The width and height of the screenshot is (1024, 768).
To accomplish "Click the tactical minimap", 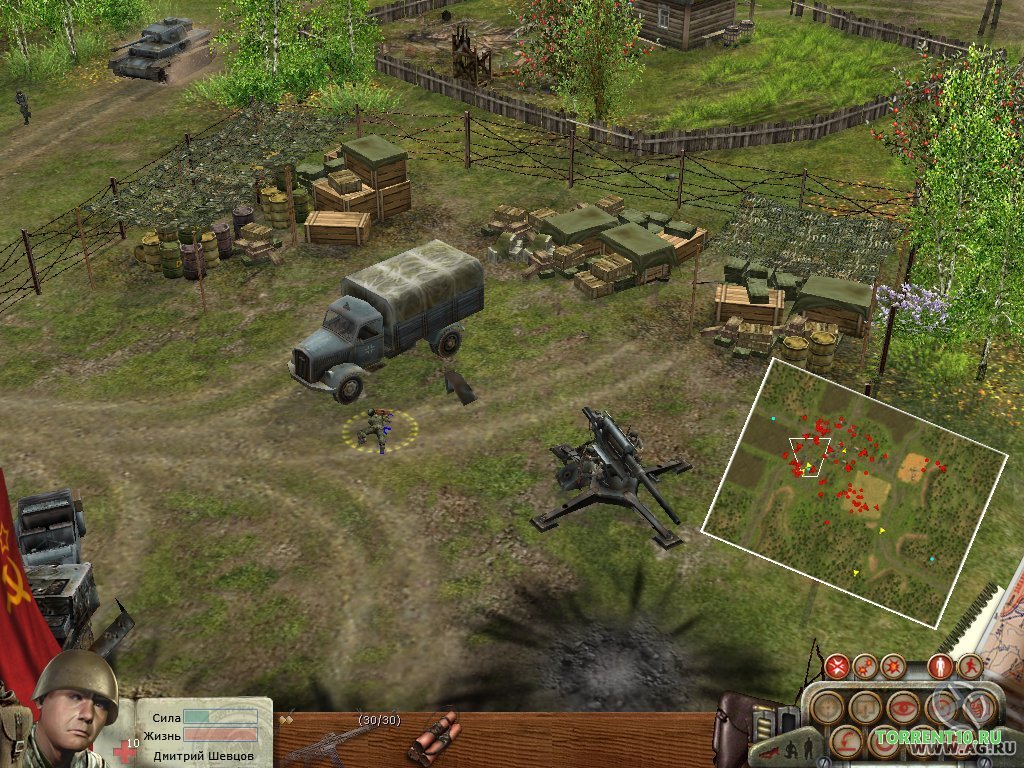I will coord(855,490).
